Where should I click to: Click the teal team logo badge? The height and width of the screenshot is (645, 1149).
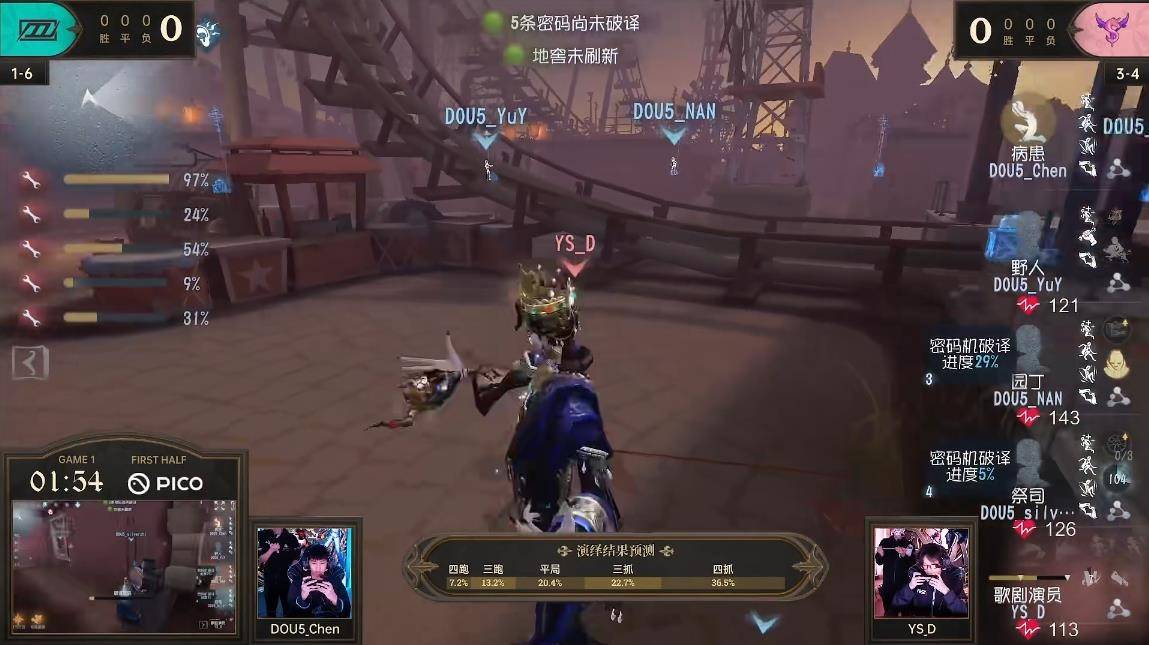(40, 29)
